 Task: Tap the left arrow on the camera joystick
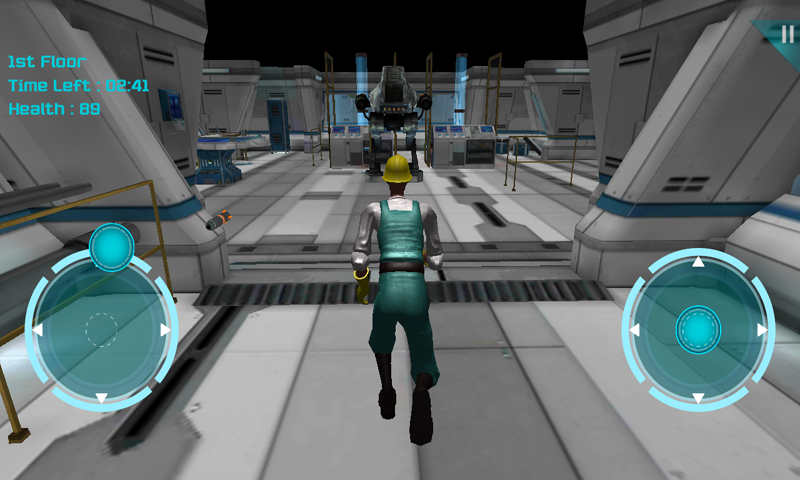pos(634,329)
